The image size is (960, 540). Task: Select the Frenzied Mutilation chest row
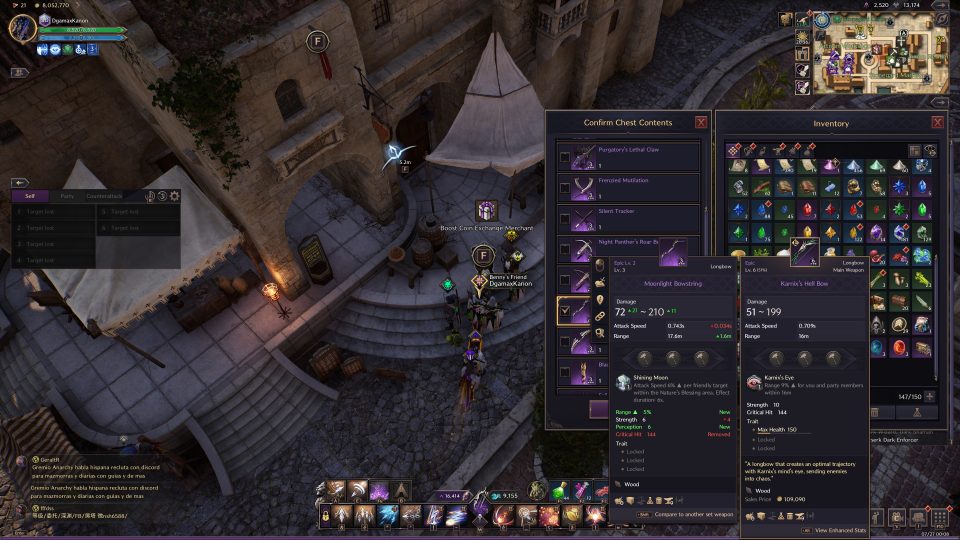628,187
